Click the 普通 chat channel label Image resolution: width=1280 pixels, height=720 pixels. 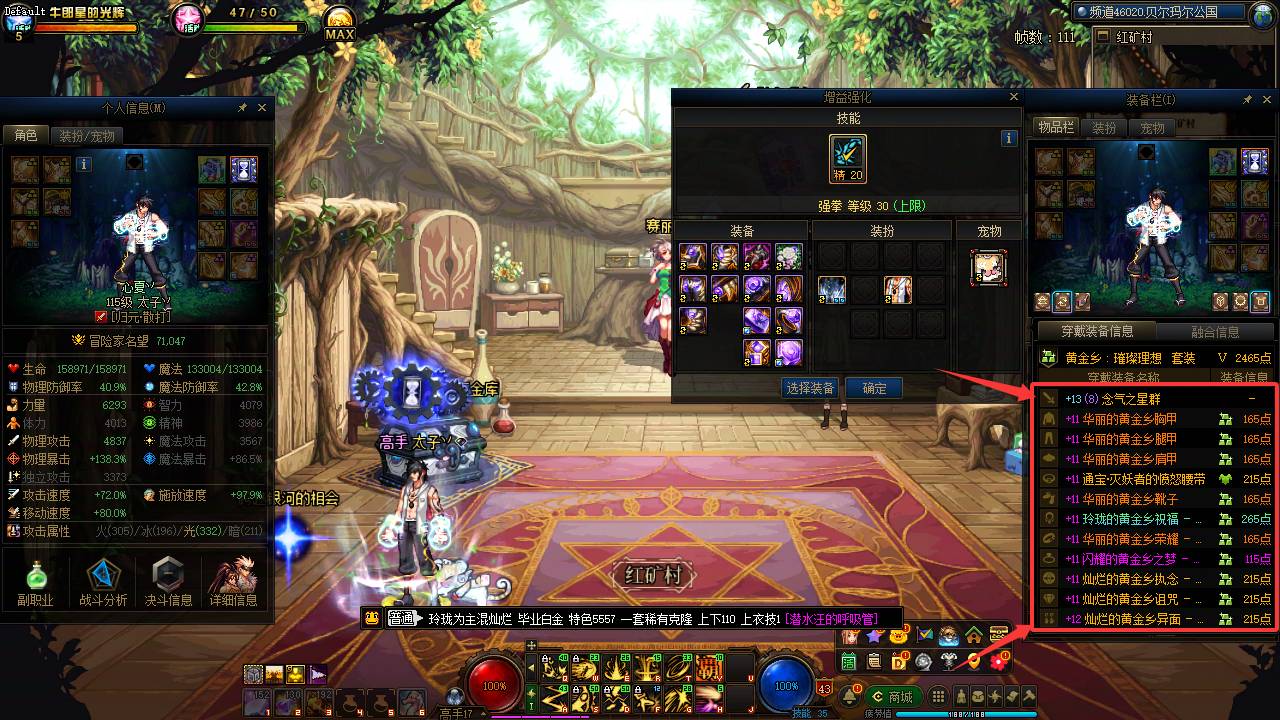(x=401, y=618)
